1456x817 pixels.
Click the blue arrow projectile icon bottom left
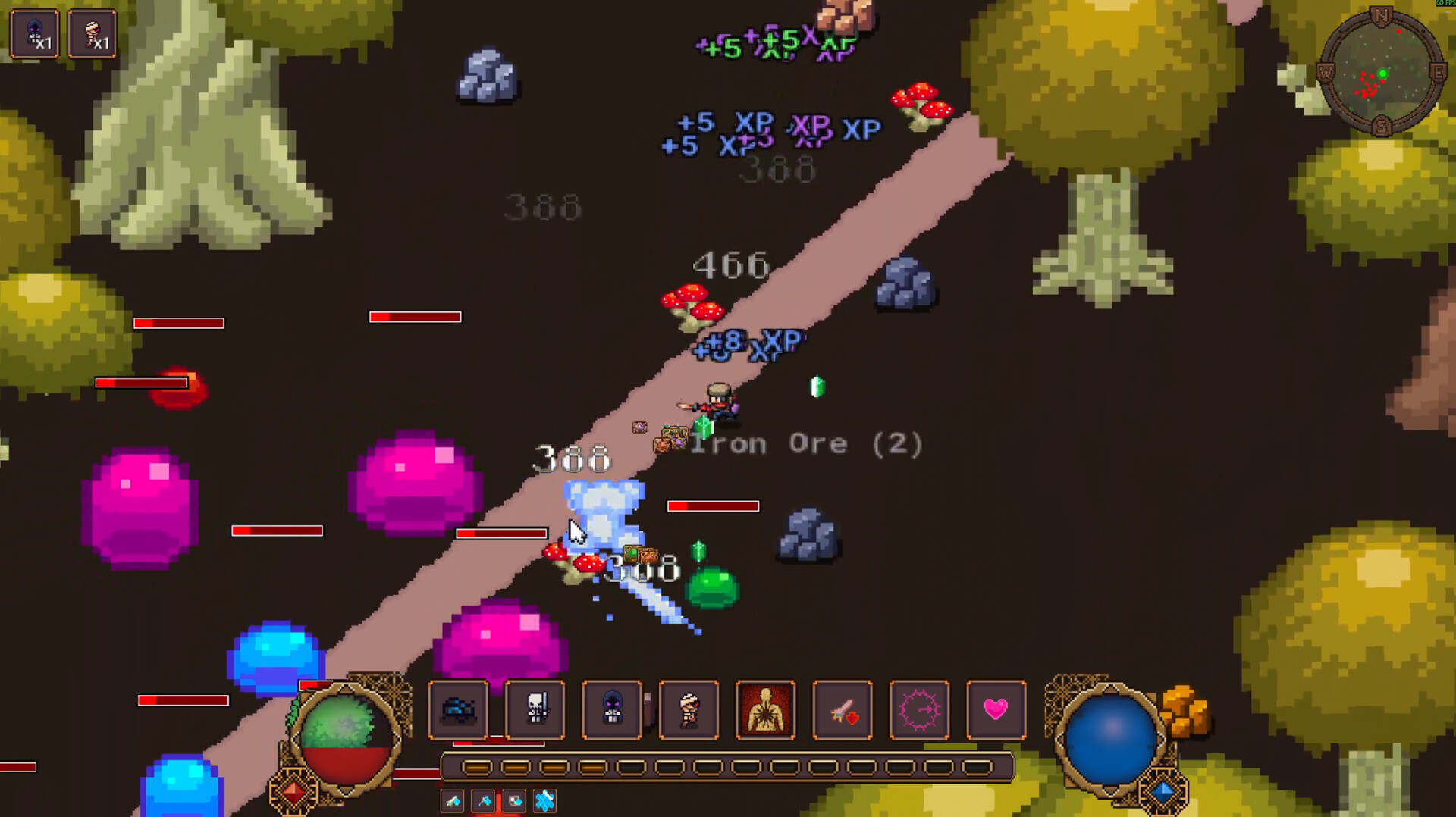pyautogui.click(x=452, y=801)
